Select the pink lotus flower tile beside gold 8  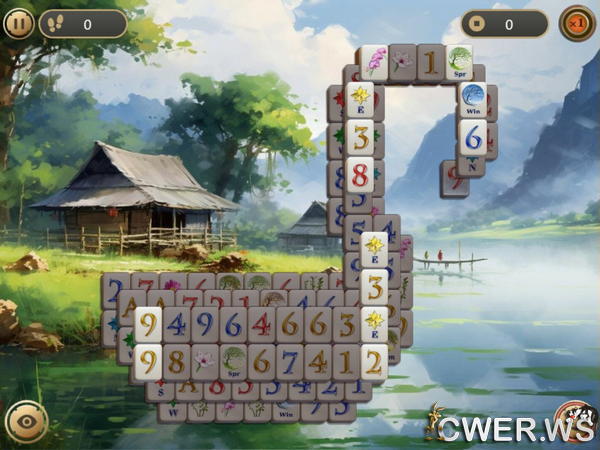tap(204, 360)
